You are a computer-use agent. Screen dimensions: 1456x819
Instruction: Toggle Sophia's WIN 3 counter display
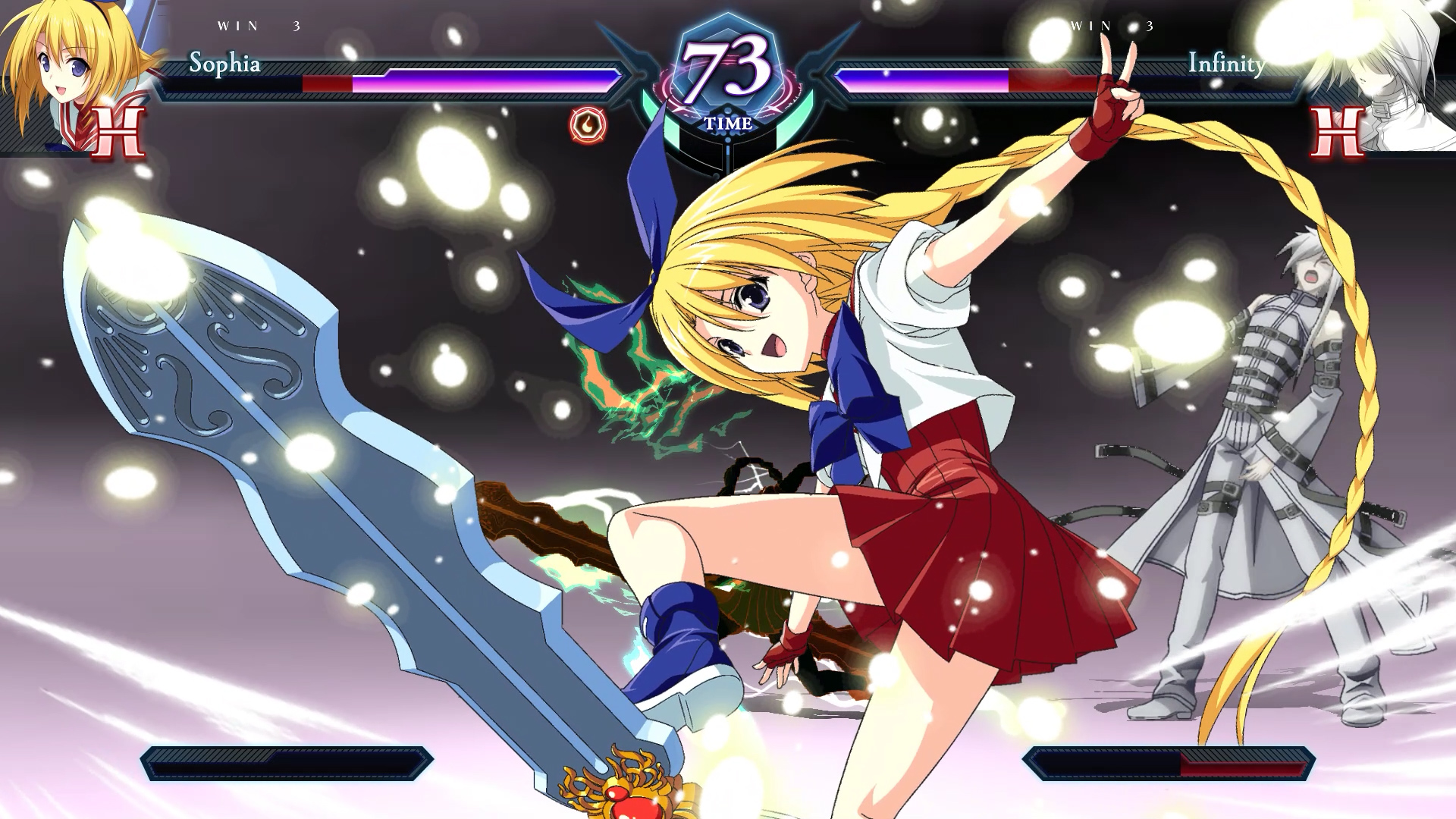click(x=258, y=25)
